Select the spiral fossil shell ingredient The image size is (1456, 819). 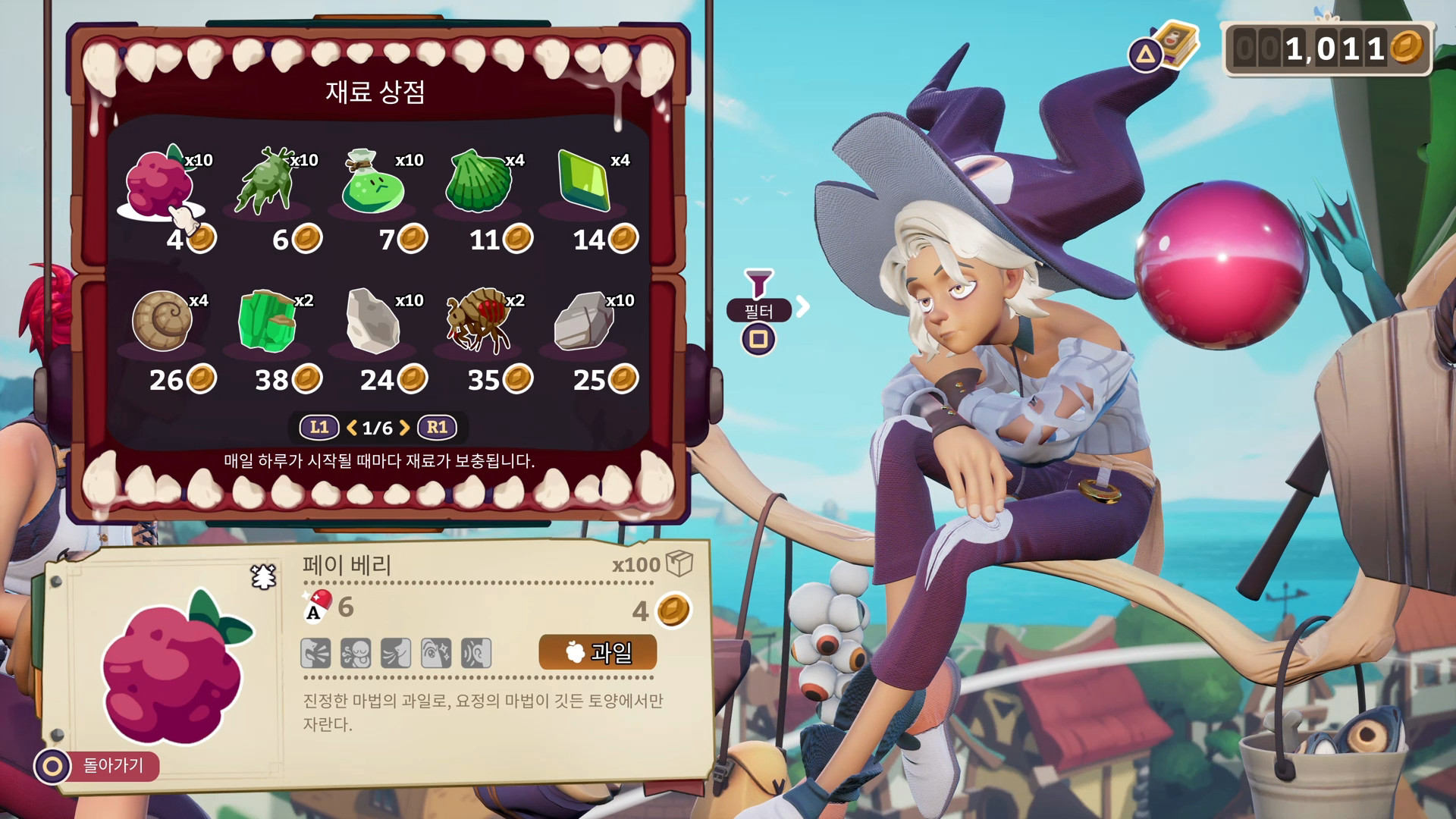point(162,322)
